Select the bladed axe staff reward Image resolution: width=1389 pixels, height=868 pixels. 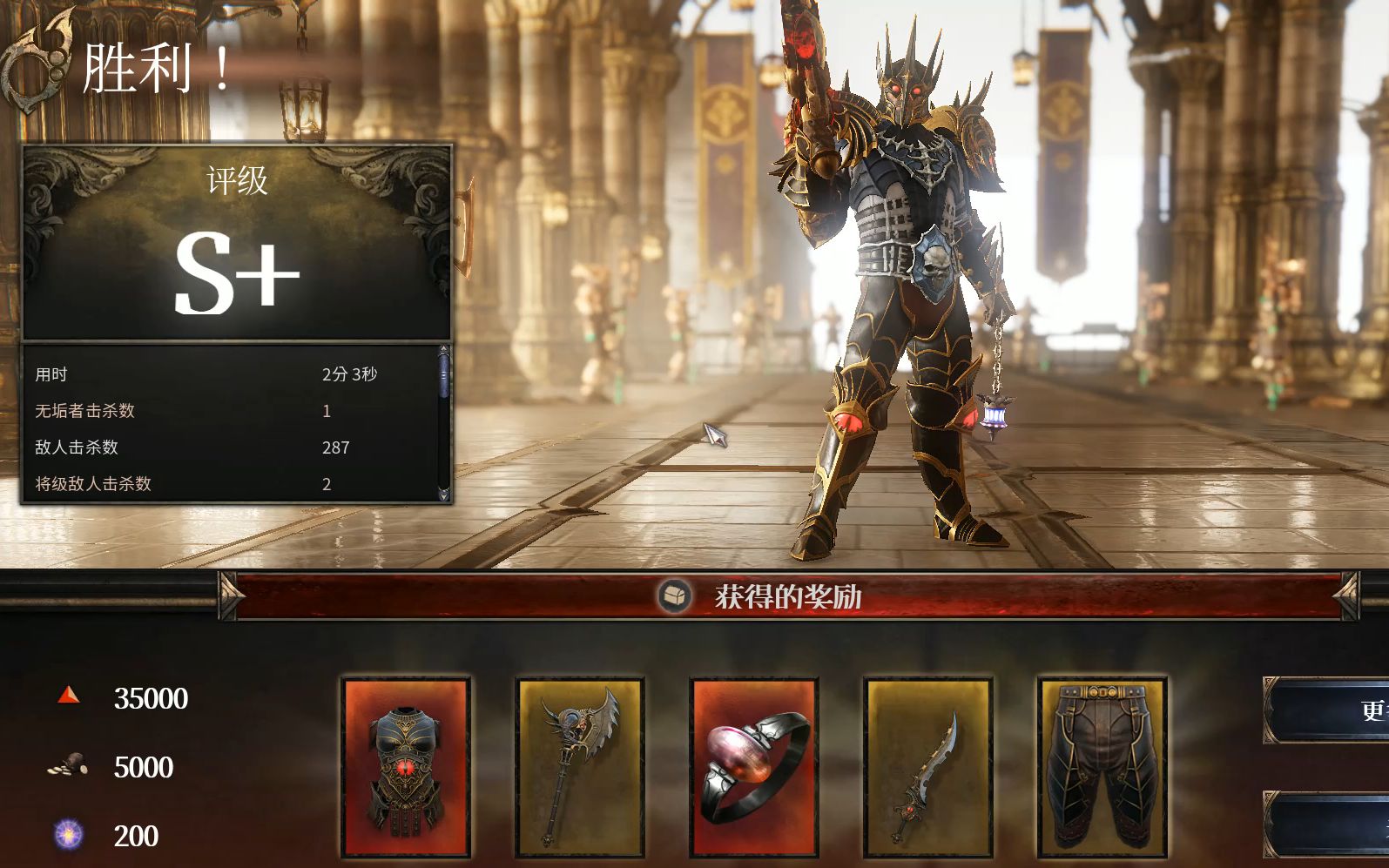point(580,768)
